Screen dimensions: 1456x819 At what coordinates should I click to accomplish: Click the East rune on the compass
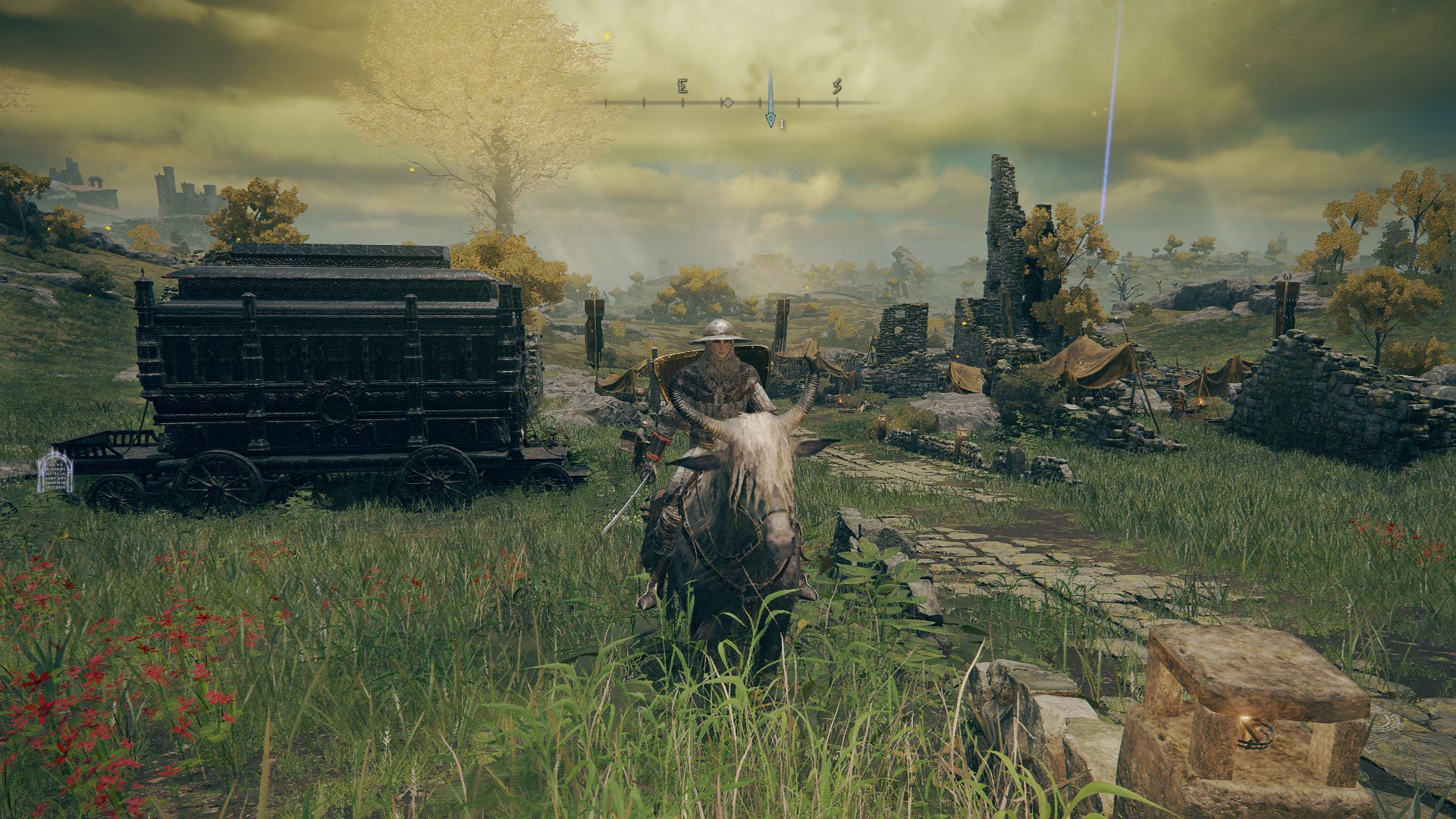tap(682, 86)
